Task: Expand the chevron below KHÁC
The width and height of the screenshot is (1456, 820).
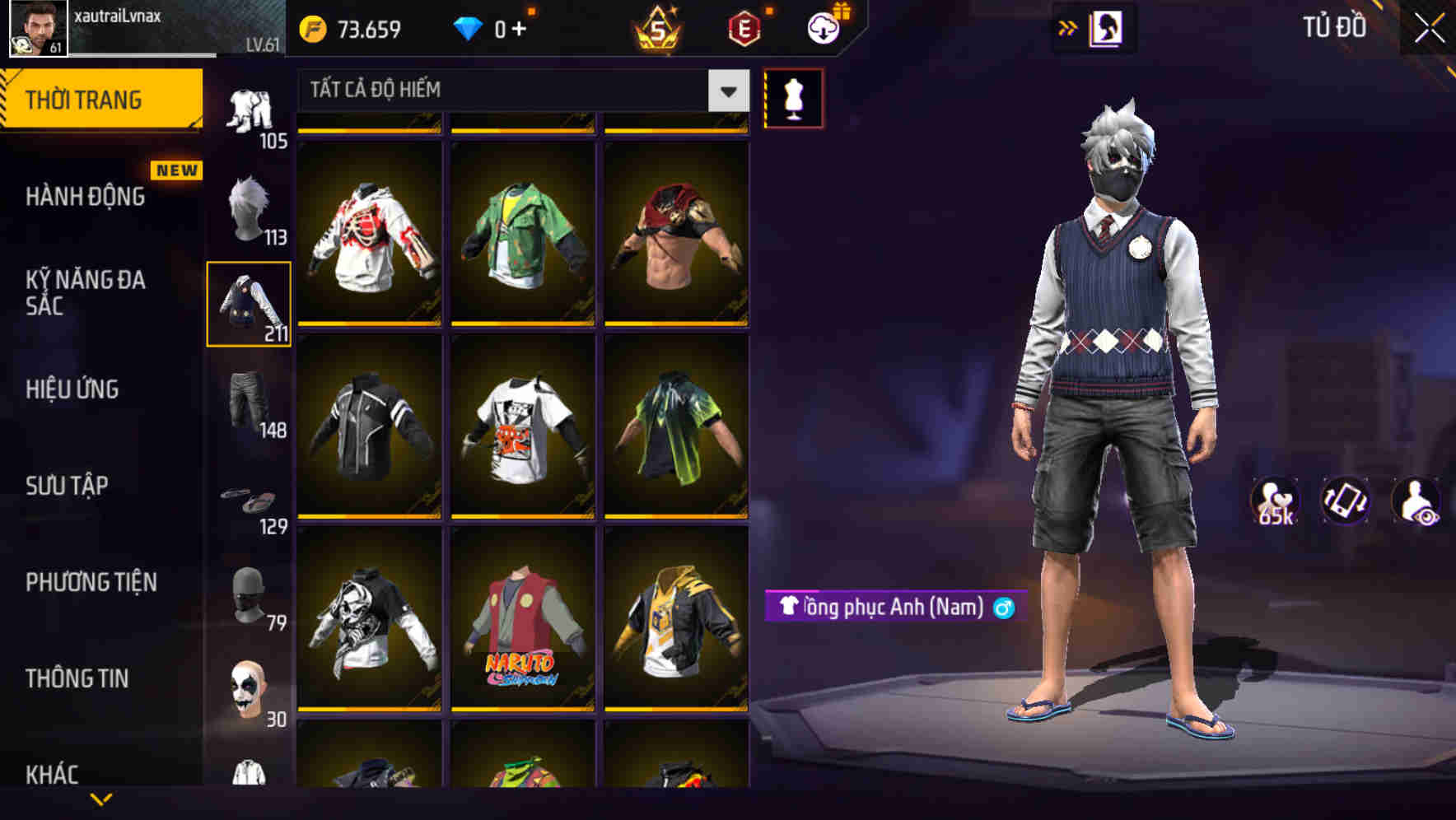Action: point(99,799)
